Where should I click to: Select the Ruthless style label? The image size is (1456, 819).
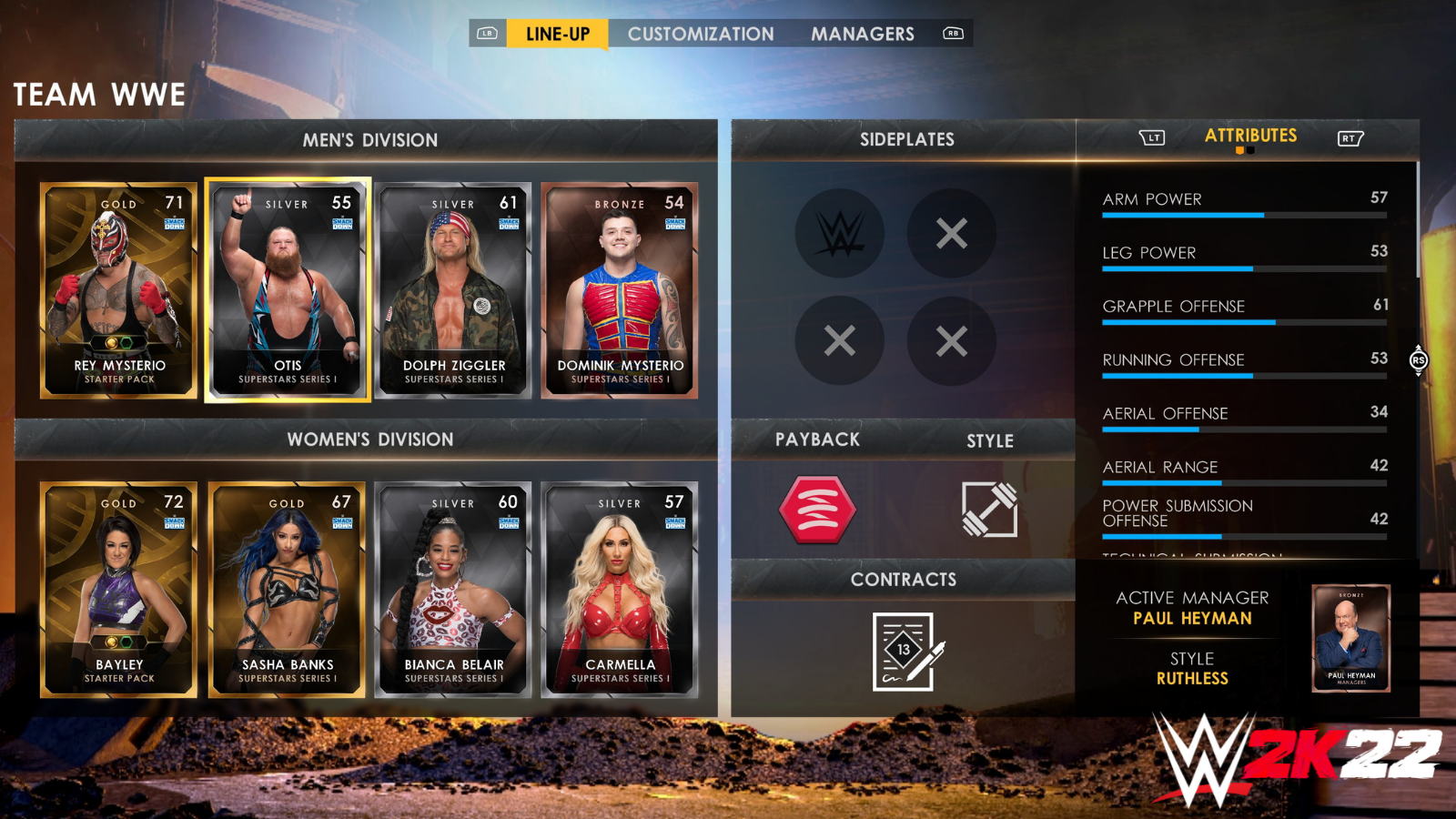pyautogui.click(x=1193, y=678)
